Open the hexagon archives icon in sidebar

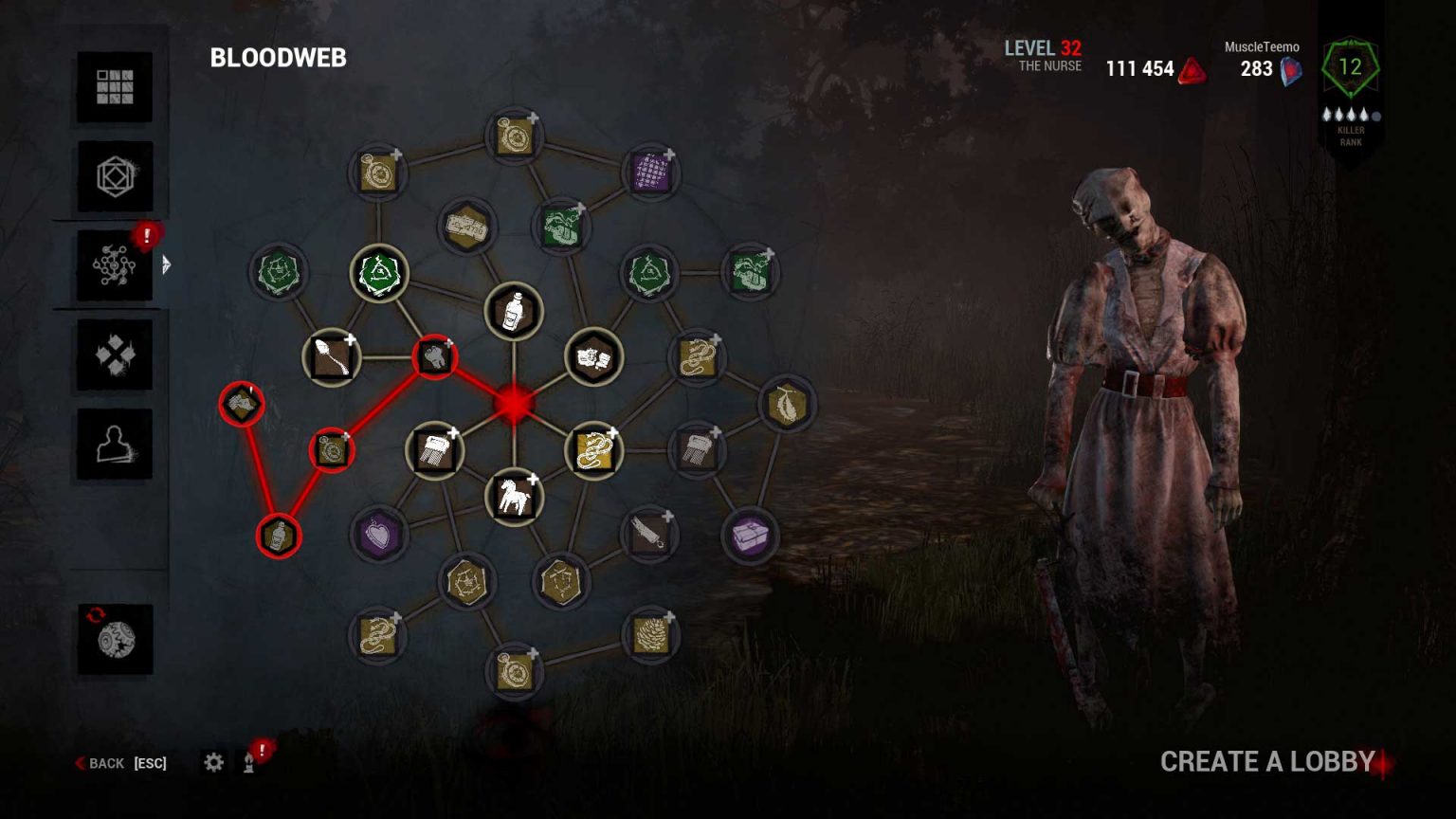pos(115,178)
